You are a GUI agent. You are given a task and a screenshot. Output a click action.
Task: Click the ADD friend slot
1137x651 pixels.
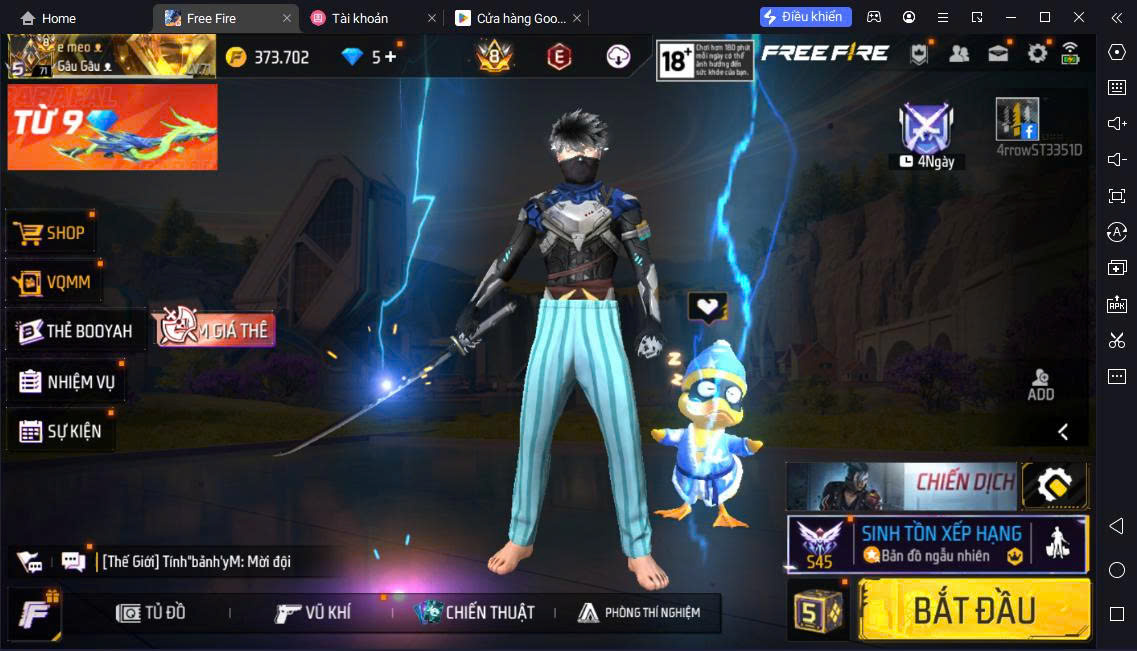(x=1041, y=384)
